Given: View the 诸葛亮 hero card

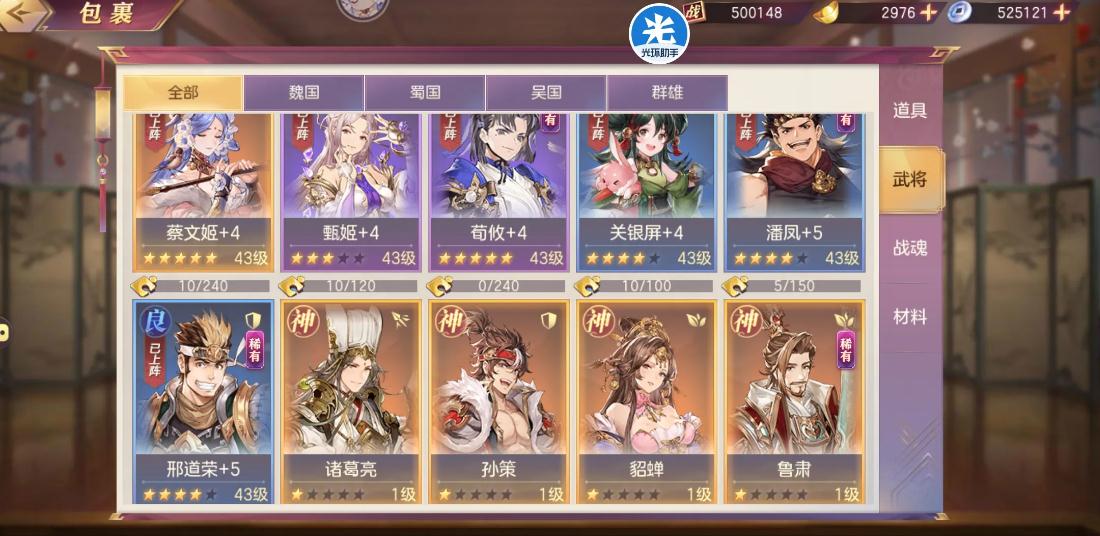Looking at the screenshot, I should [x=352, y=400].
